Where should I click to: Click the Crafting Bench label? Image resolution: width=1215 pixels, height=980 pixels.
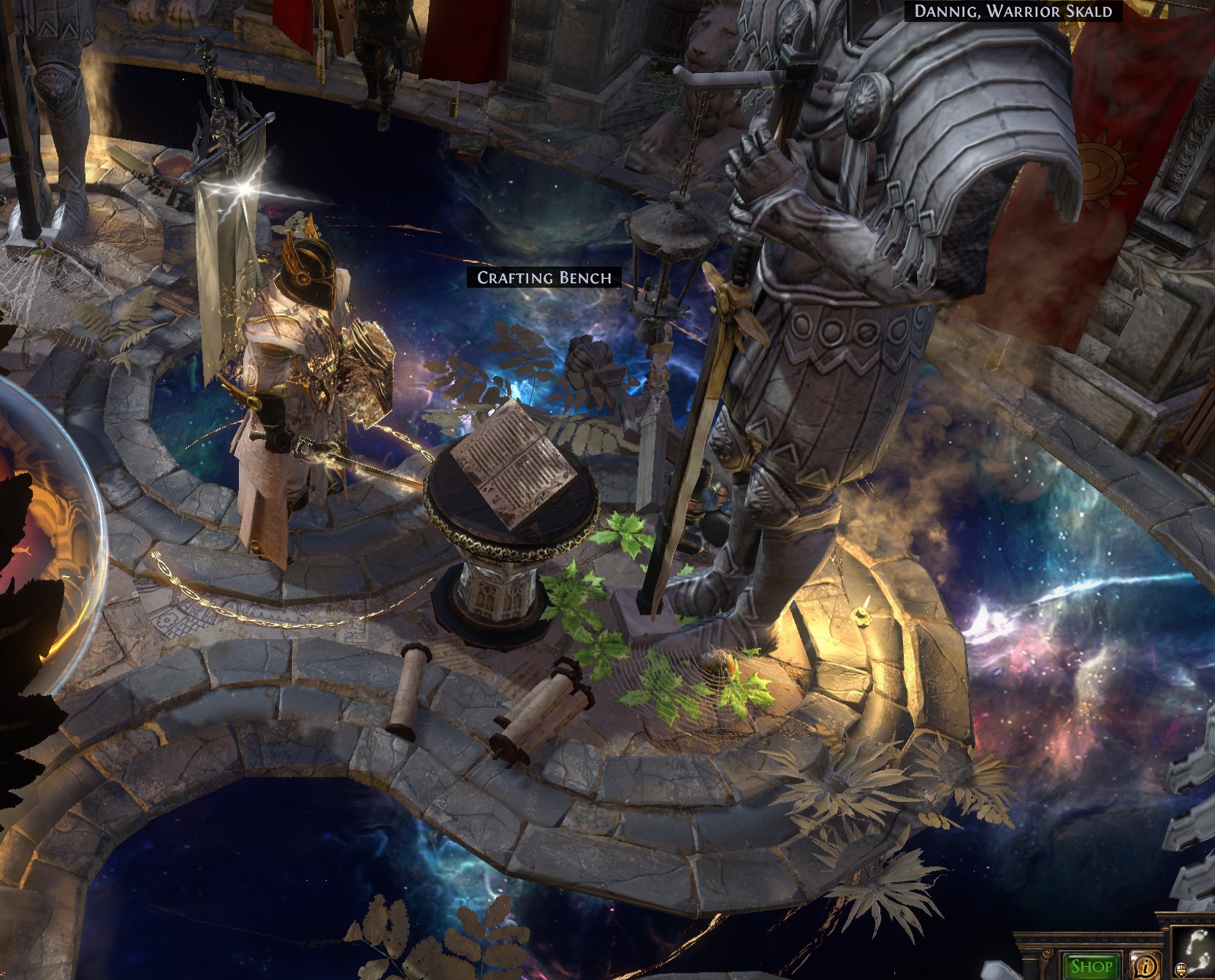click(544, 277)
